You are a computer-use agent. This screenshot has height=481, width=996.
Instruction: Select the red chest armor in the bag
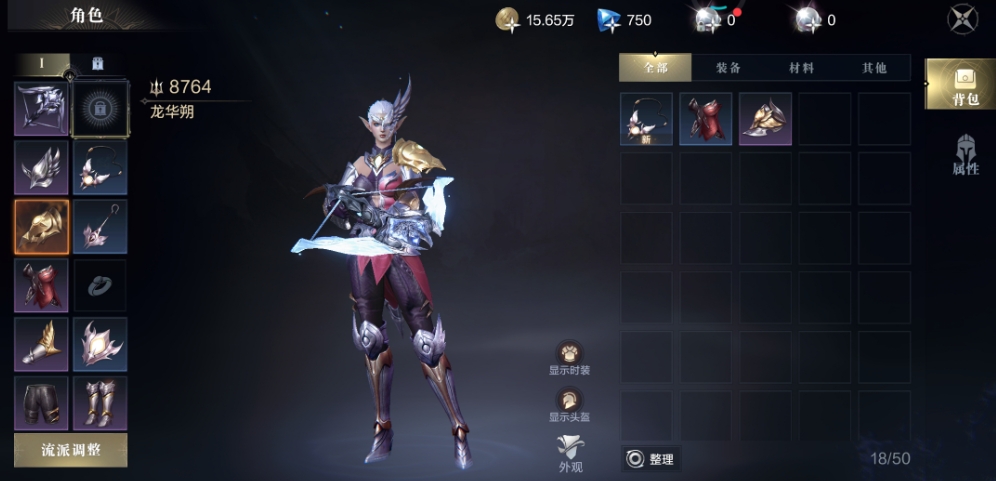tap(706, 119)
